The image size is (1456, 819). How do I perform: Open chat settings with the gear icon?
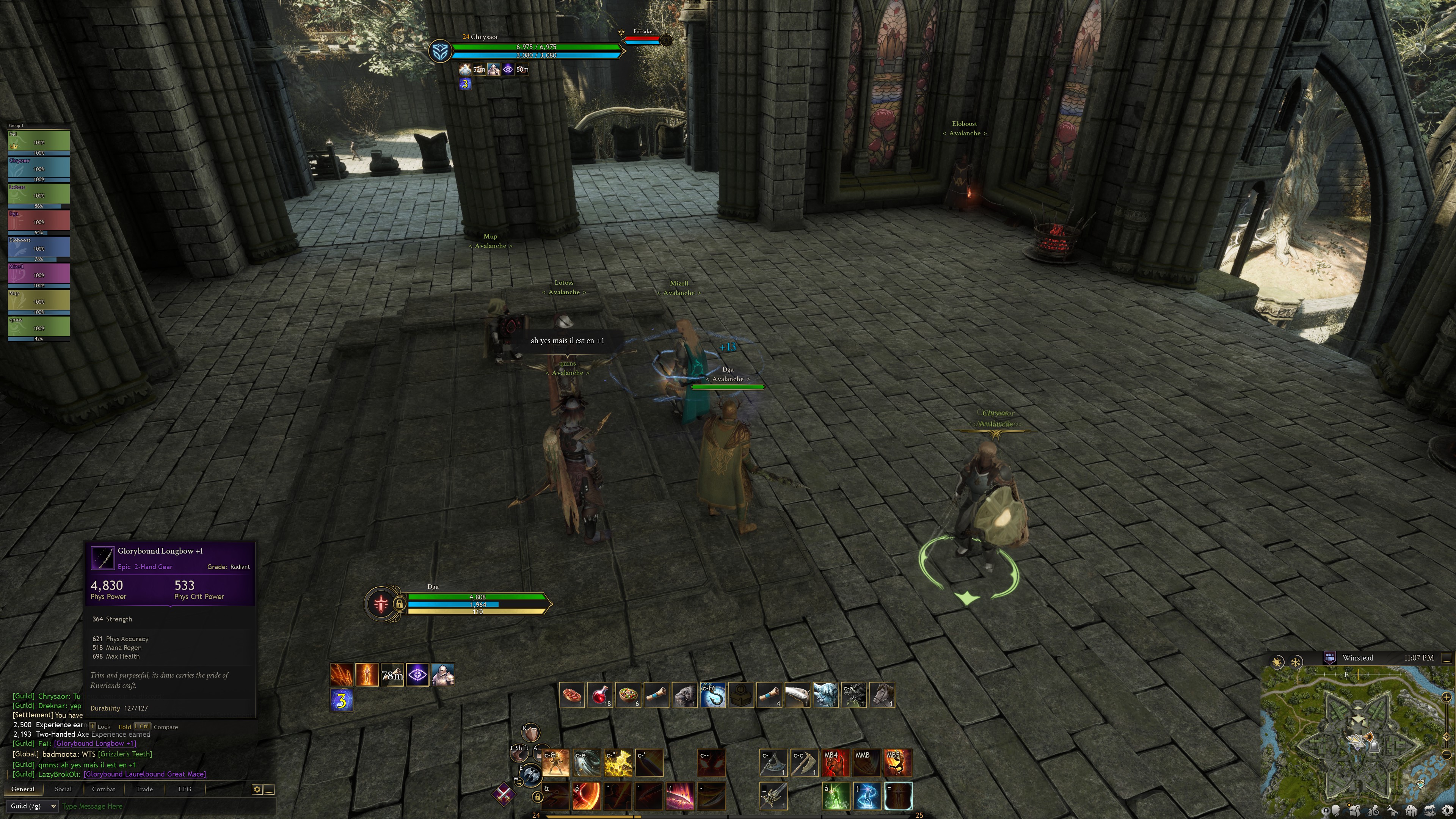point(257,789)
